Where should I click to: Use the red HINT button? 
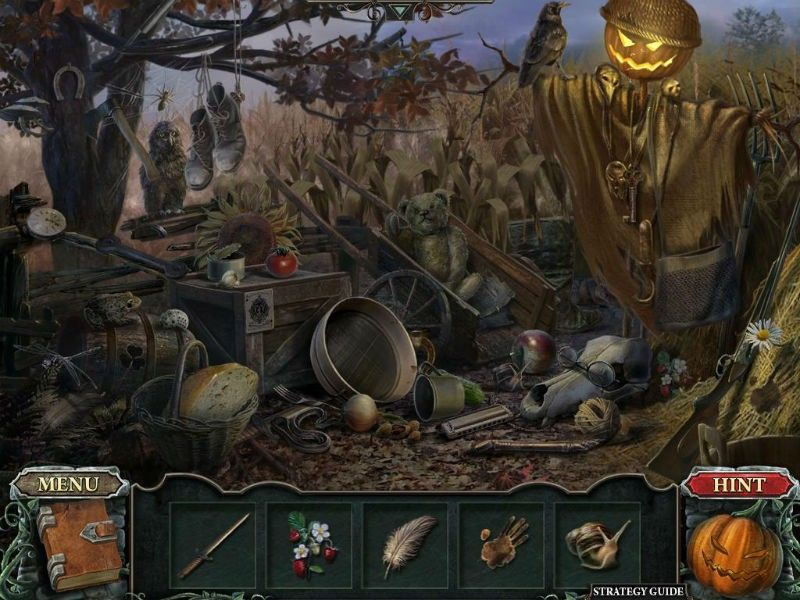(738, 485)
